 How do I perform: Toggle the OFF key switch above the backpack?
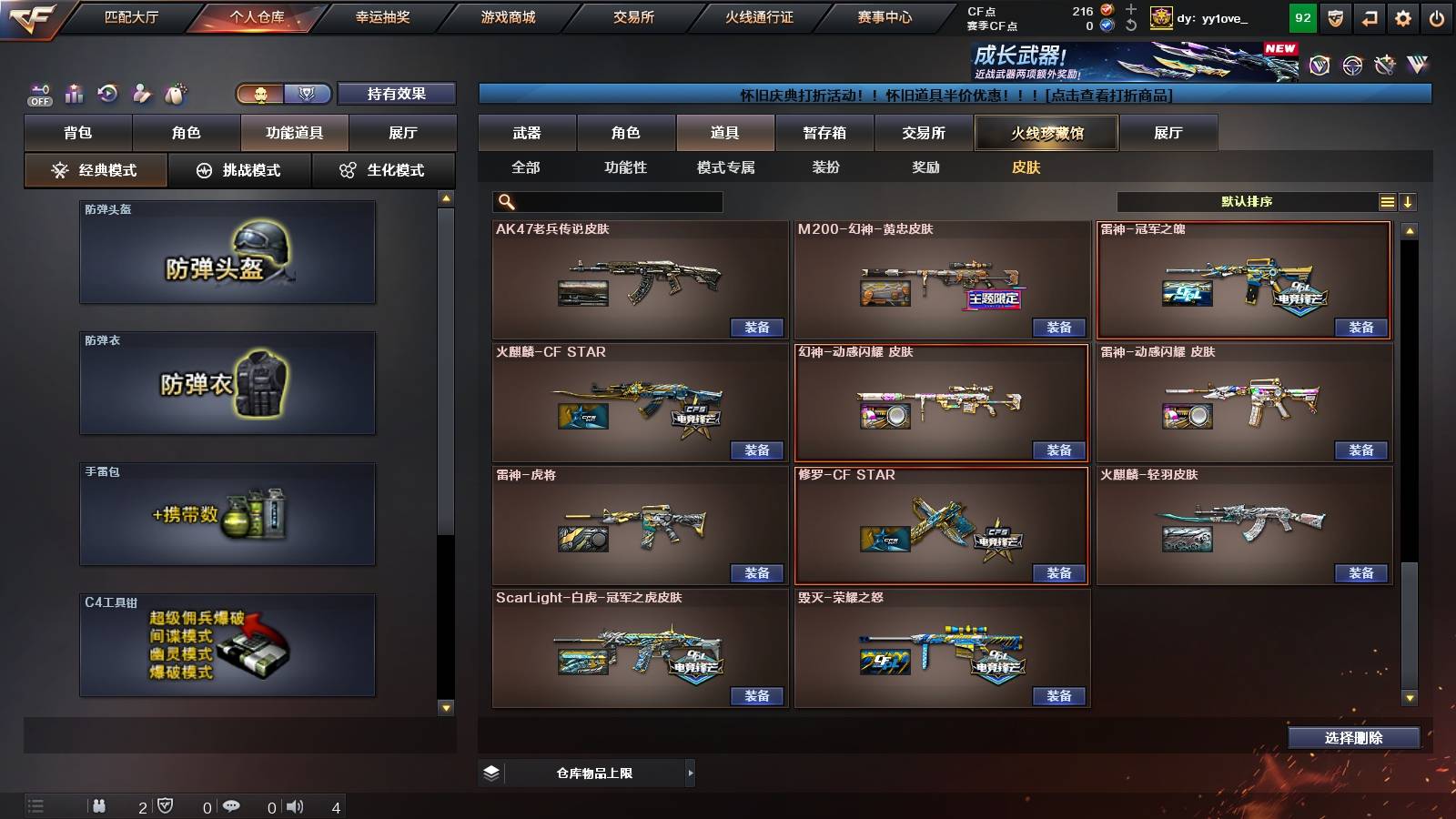click(x=37, y=94)
